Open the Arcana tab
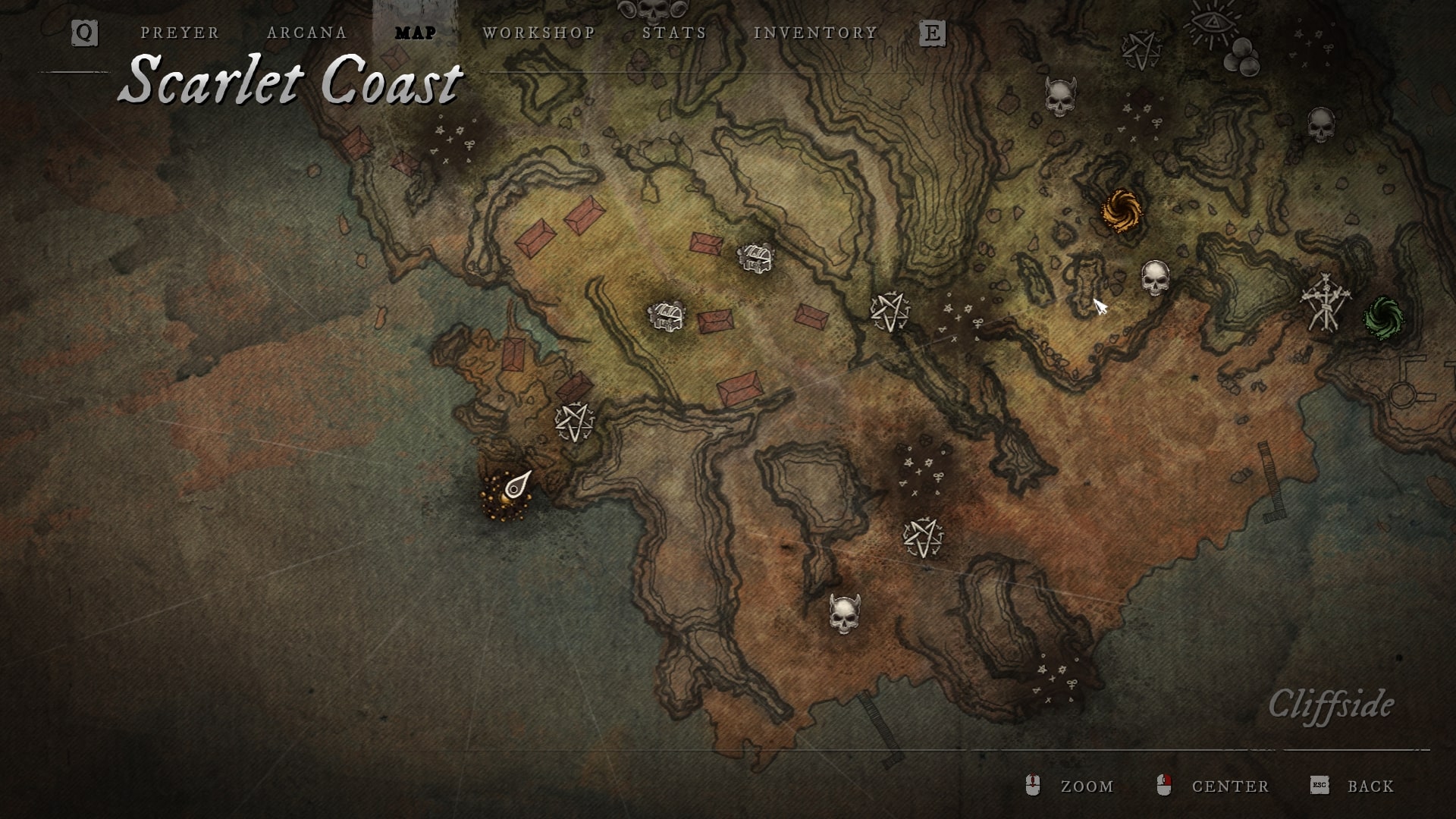 (307, 33)
